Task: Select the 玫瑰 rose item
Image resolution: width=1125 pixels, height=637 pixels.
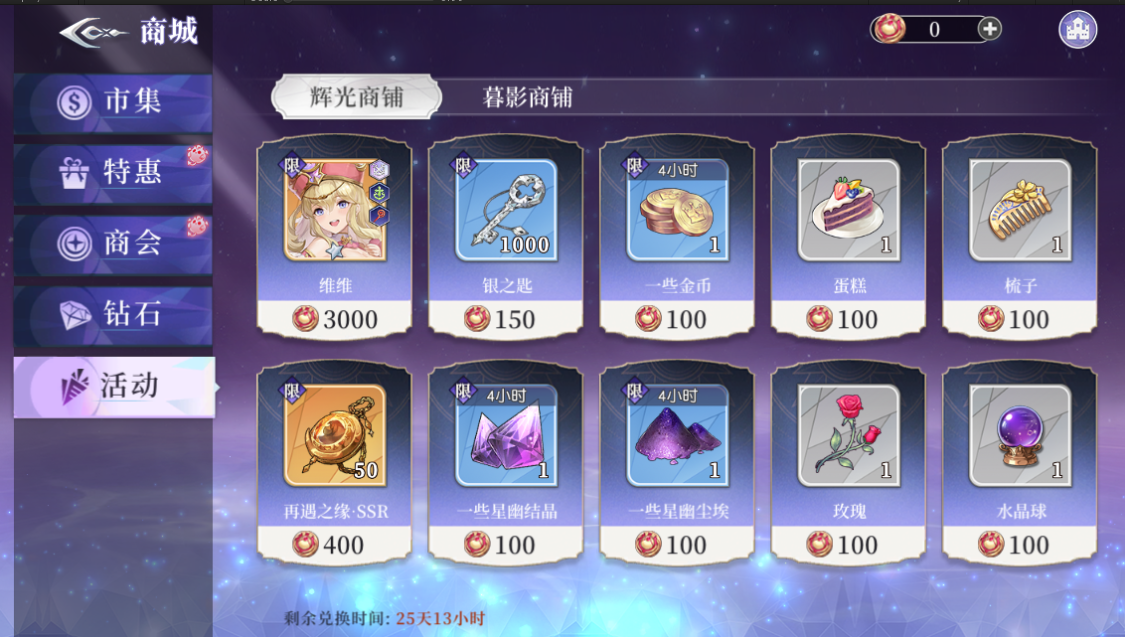Action: [848, 461]
